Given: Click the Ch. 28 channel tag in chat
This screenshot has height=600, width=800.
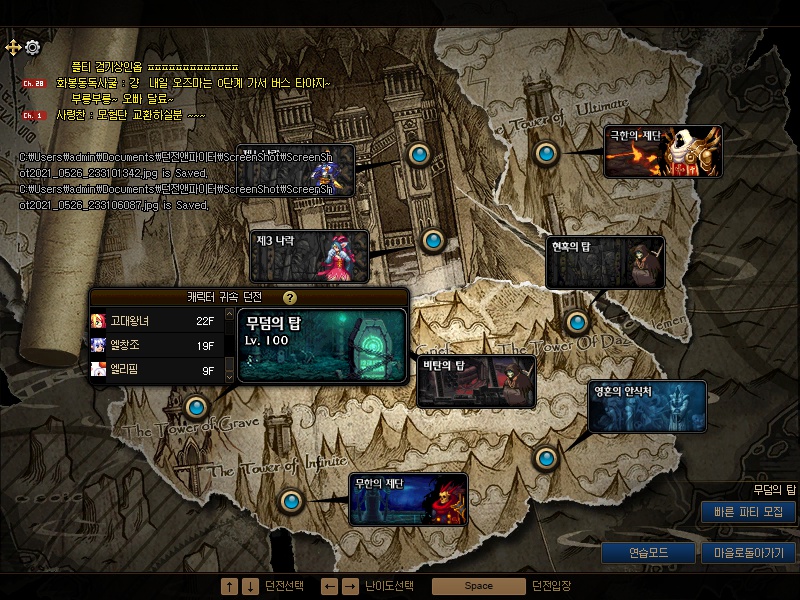Looking at the screenshot, I should 33,83.
